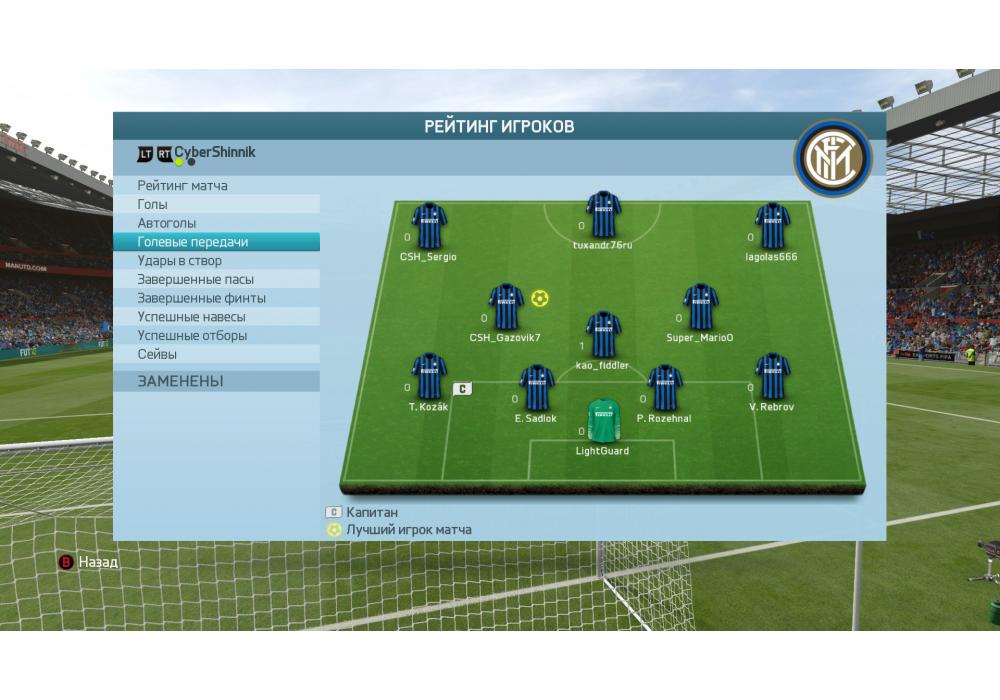
Task: Select lagolas666 on the pitch
Action: click(772, 226)
